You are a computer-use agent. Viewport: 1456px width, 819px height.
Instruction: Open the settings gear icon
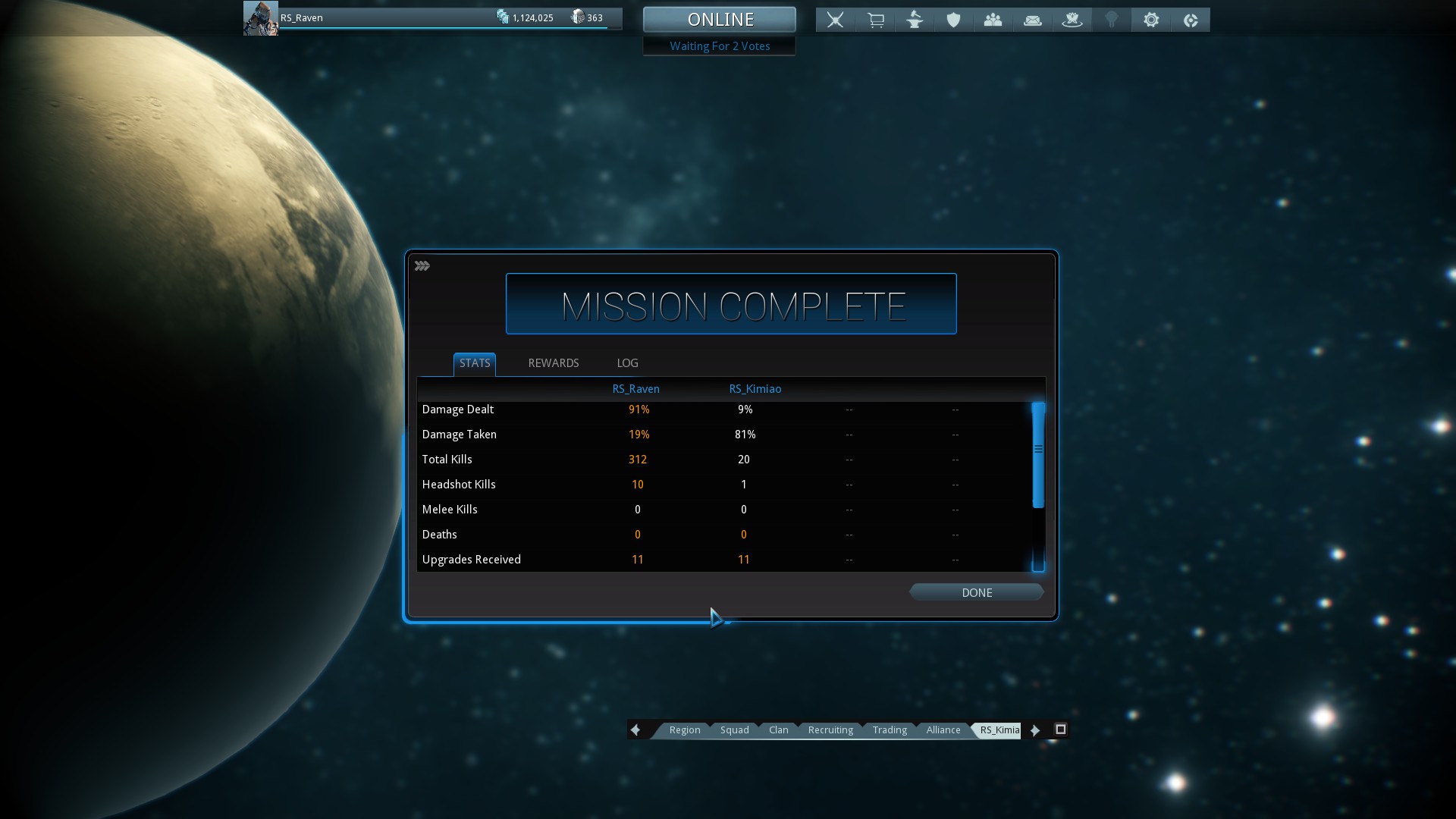[x=1151, y=20]
